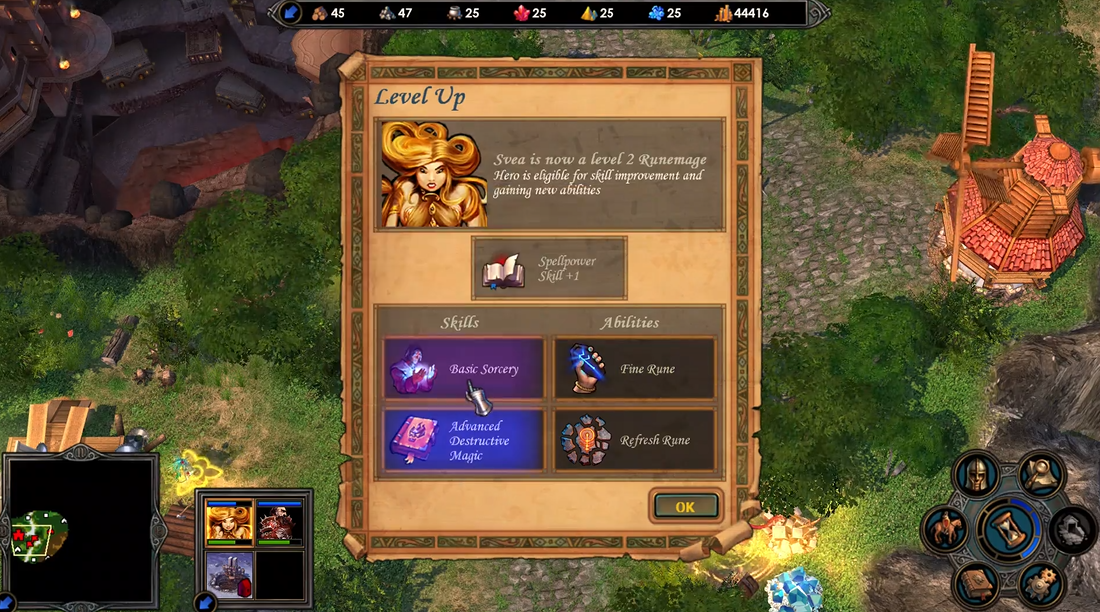Screen dimensions: 1100x612
Task: Open the snowy town thumbnail
Action: 229,573
